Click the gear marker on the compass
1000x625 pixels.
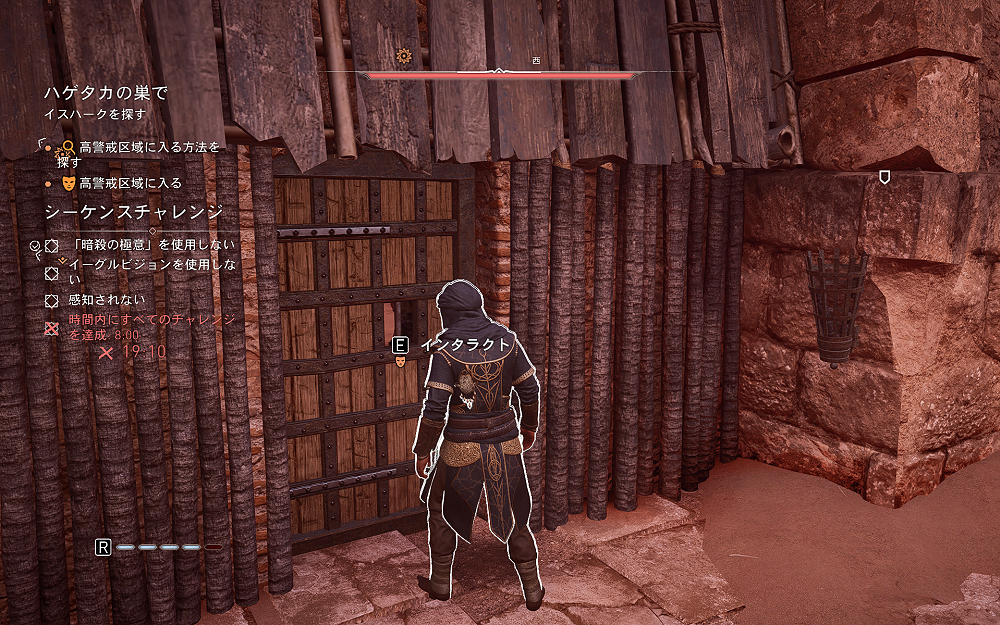tap(404, 56)
